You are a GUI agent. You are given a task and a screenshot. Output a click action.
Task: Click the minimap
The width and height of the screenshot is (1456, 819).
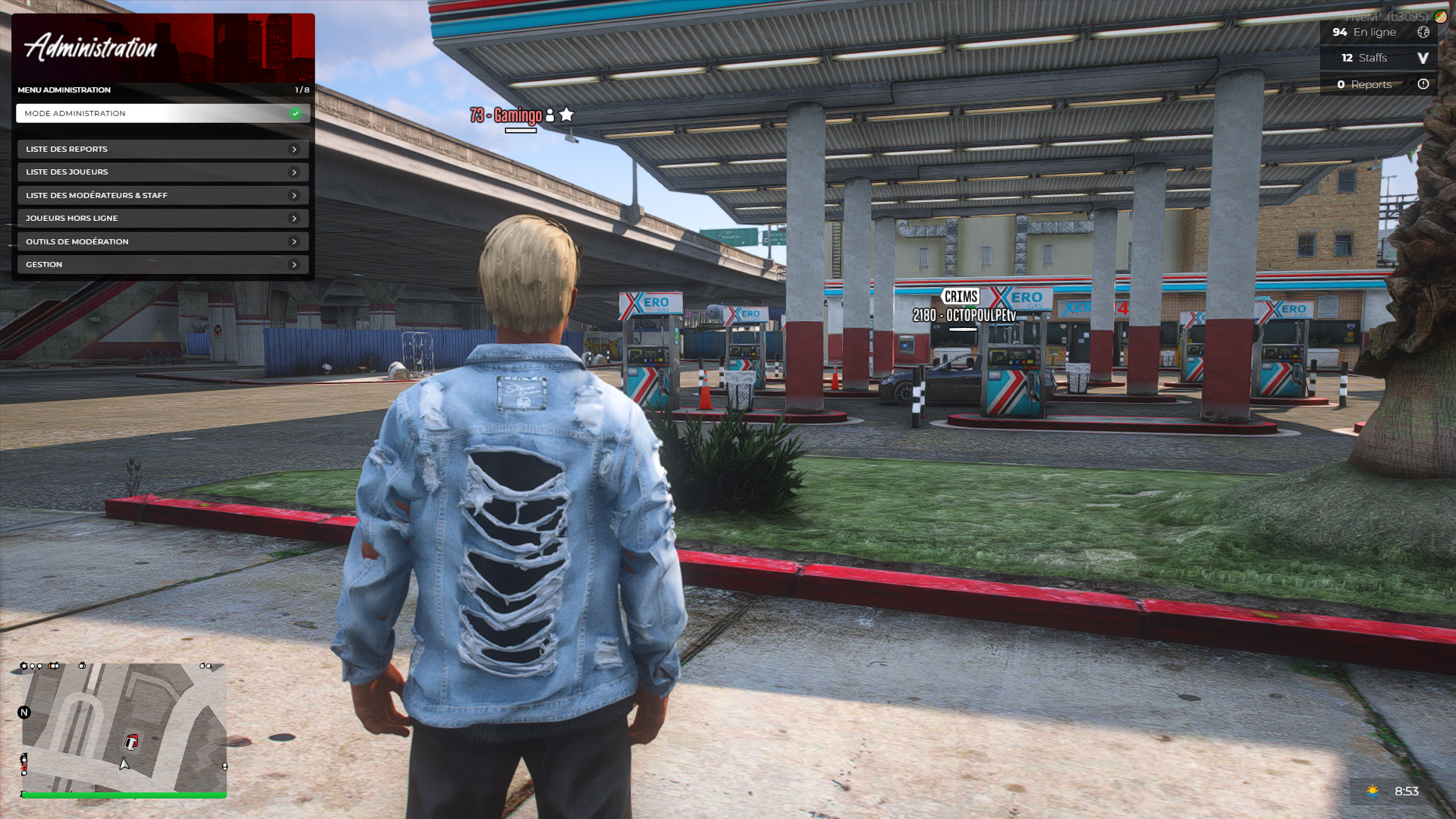[x=124, y=727]
